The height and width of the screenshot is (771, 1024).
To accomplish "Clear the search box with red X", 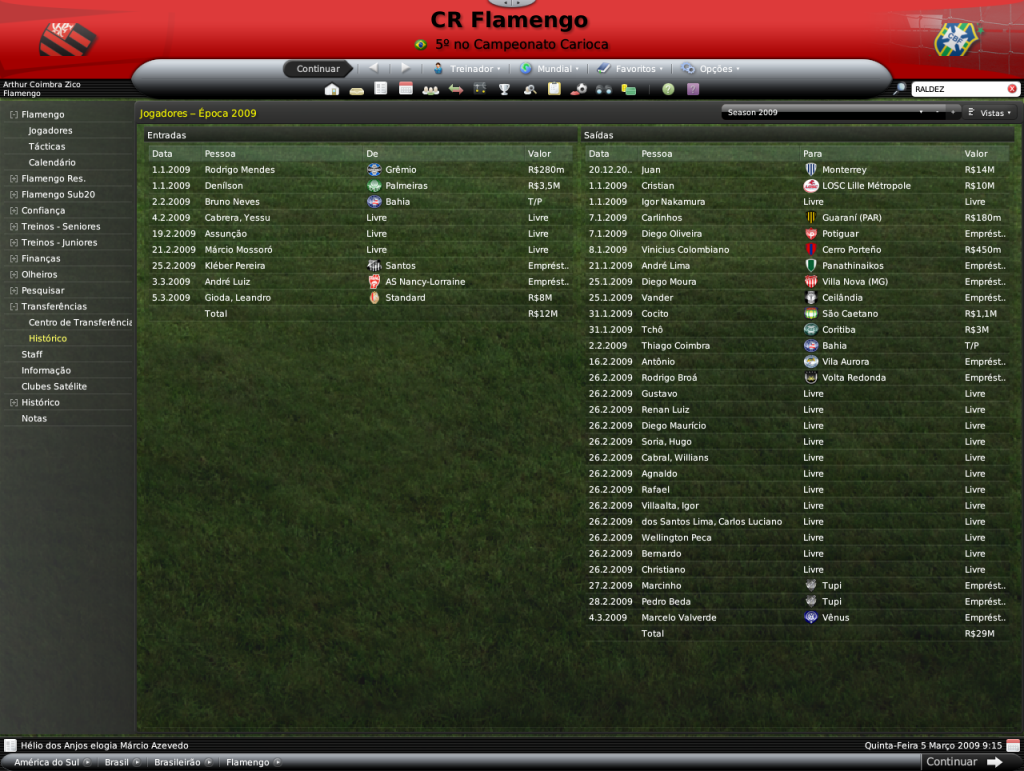I will pos(1011,89).
